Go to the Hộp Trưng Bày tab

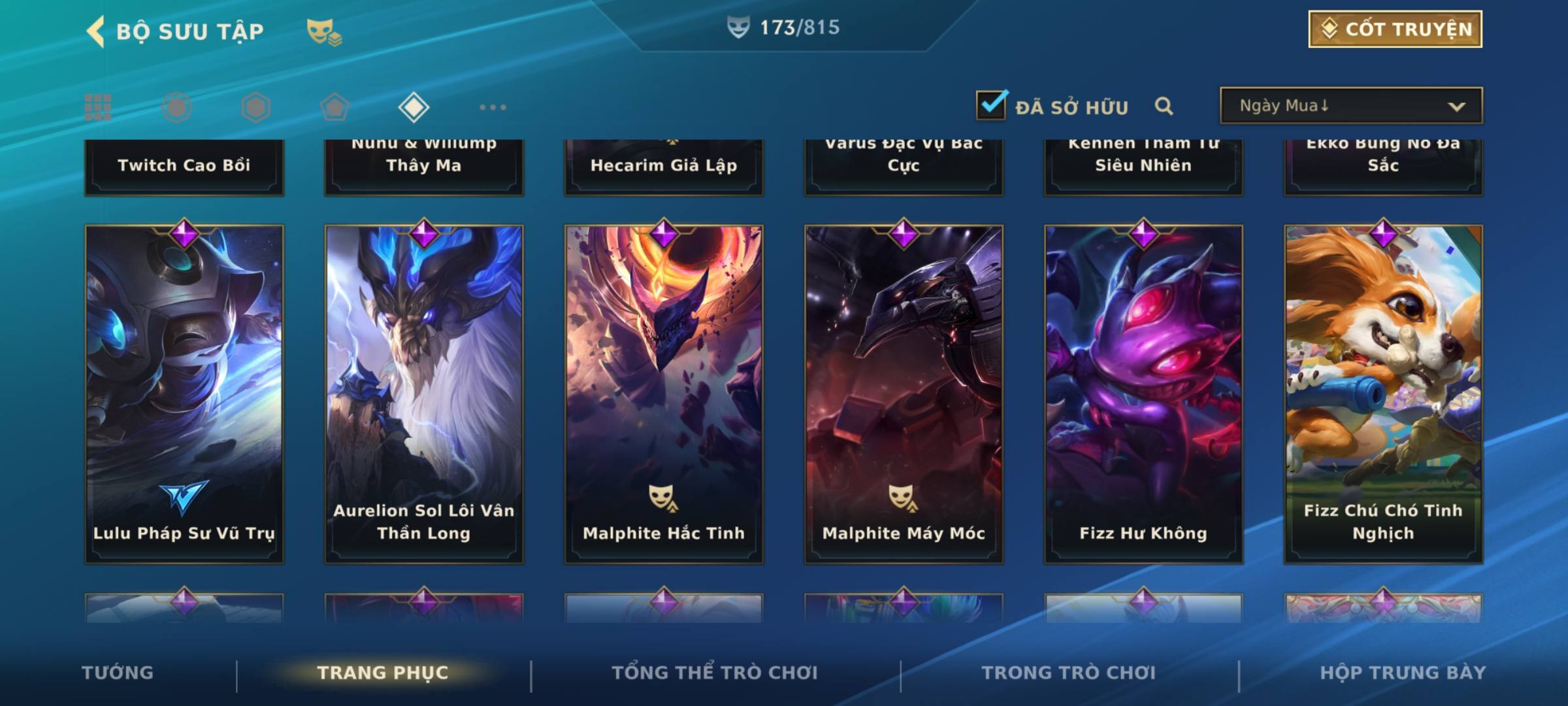point(1403,673)
